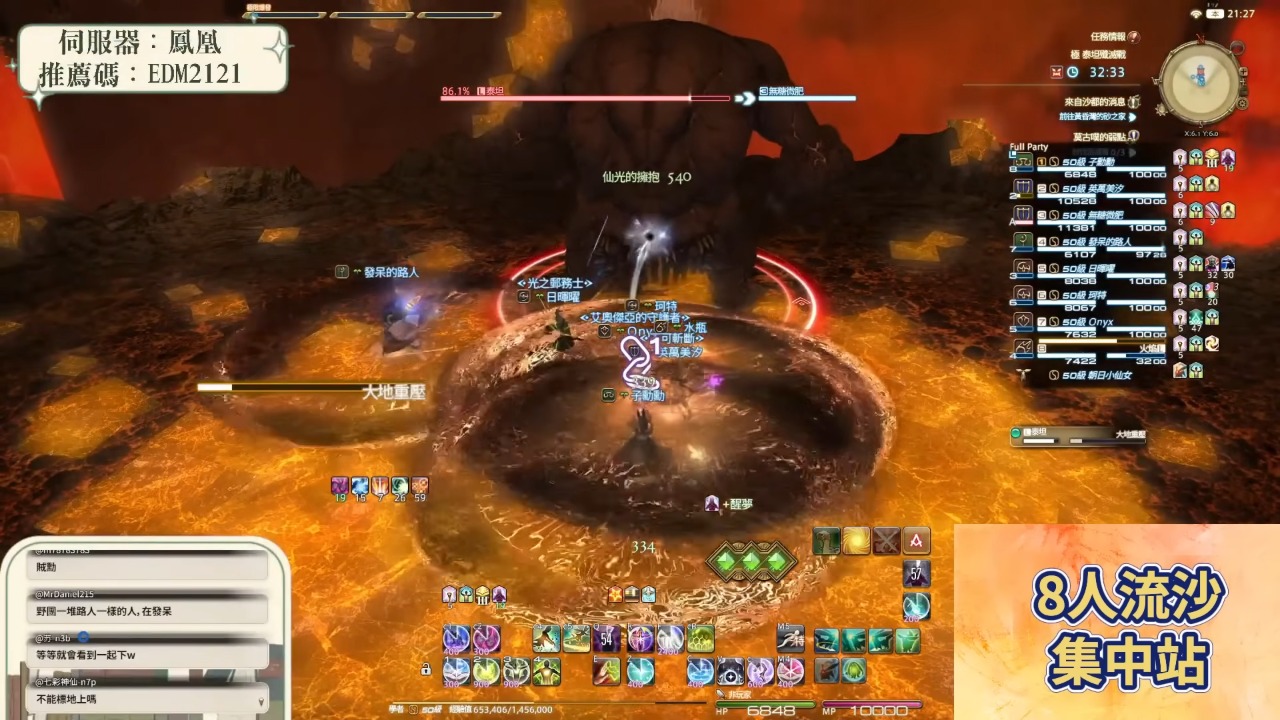Activate the purple ability showing 54 cooldown
Viewport: 1280px width, 720px height.
(607, 637)
